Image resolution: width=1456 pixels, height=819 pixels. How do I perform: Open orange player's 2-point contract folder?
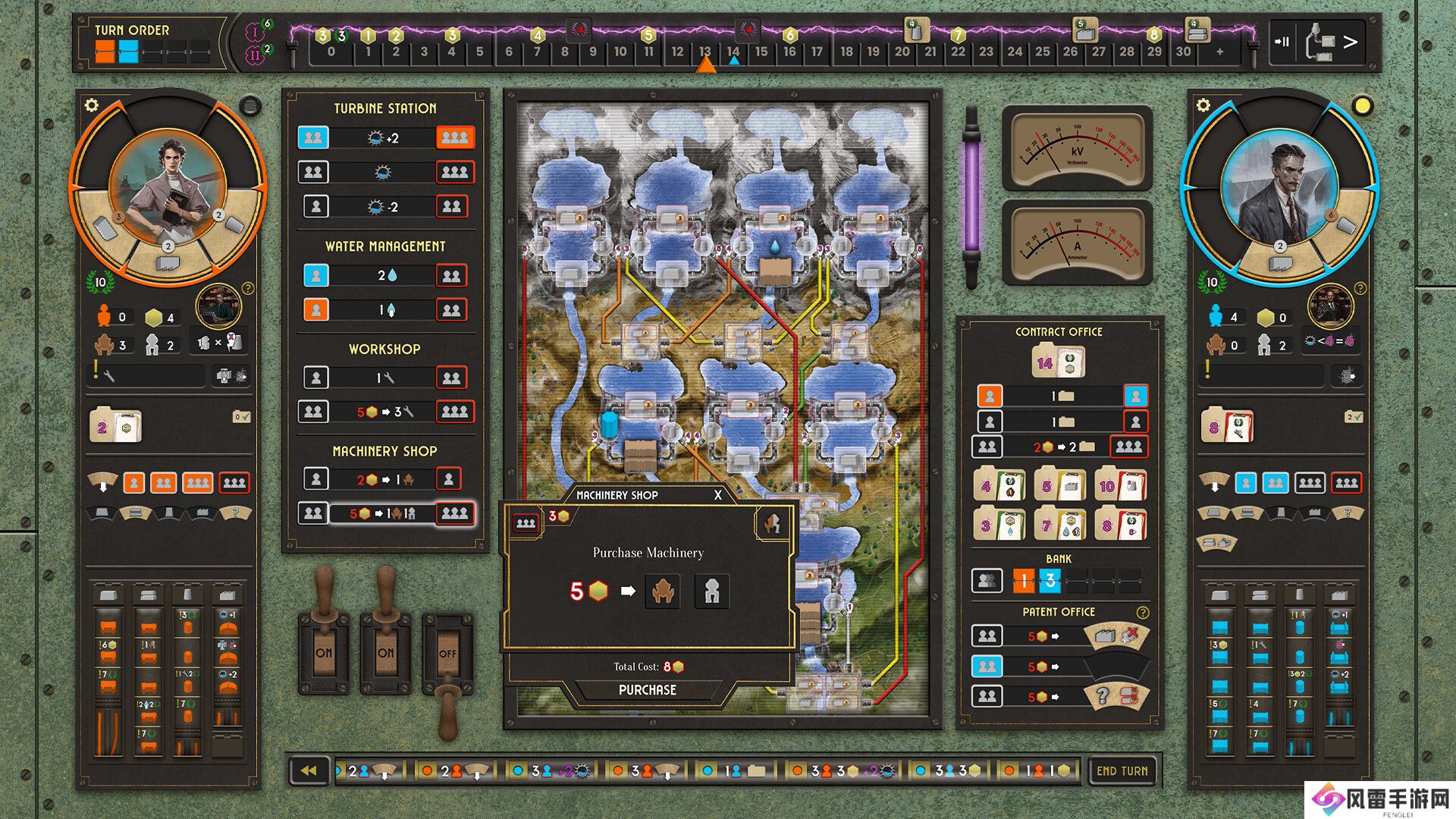point(115,426)
